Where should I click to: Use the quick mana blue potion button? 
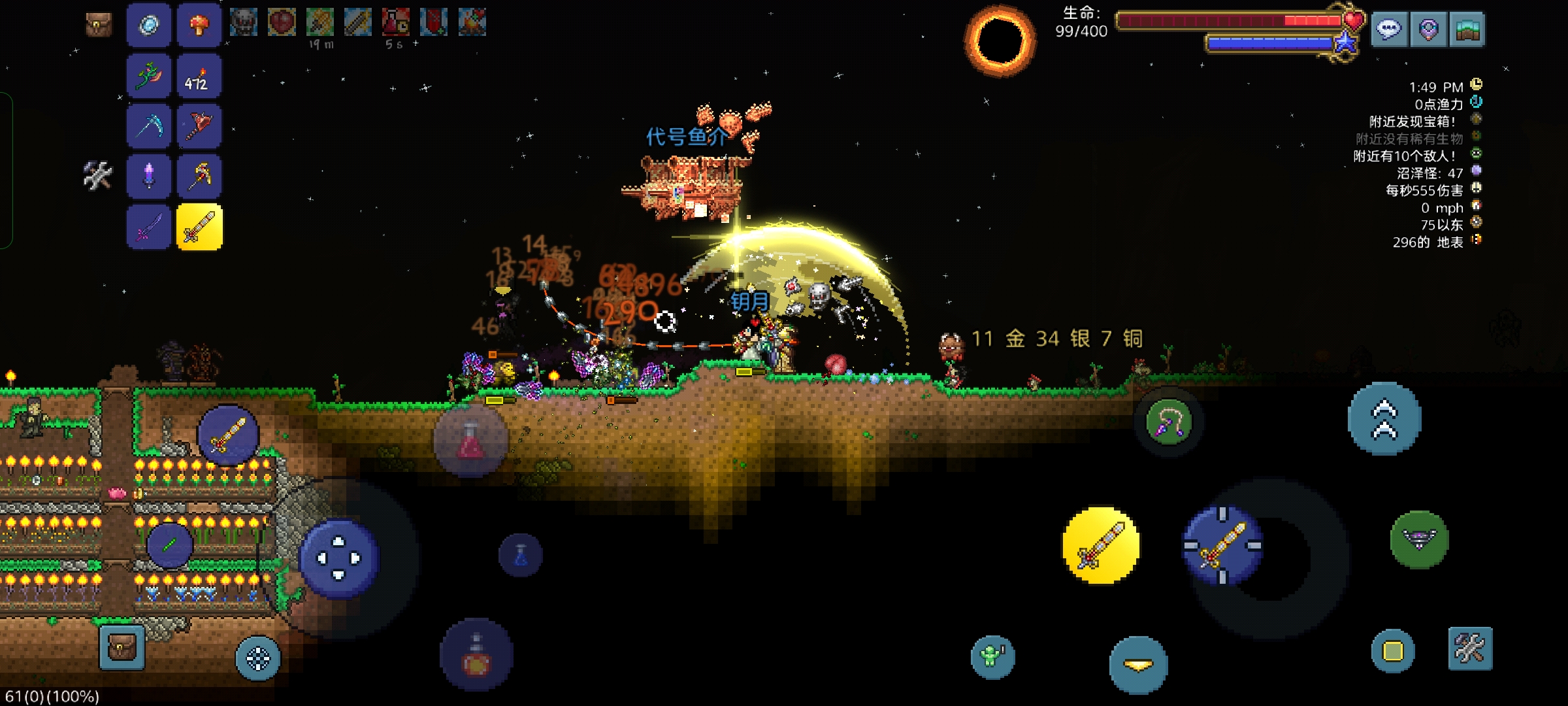(x=521, y=555)
